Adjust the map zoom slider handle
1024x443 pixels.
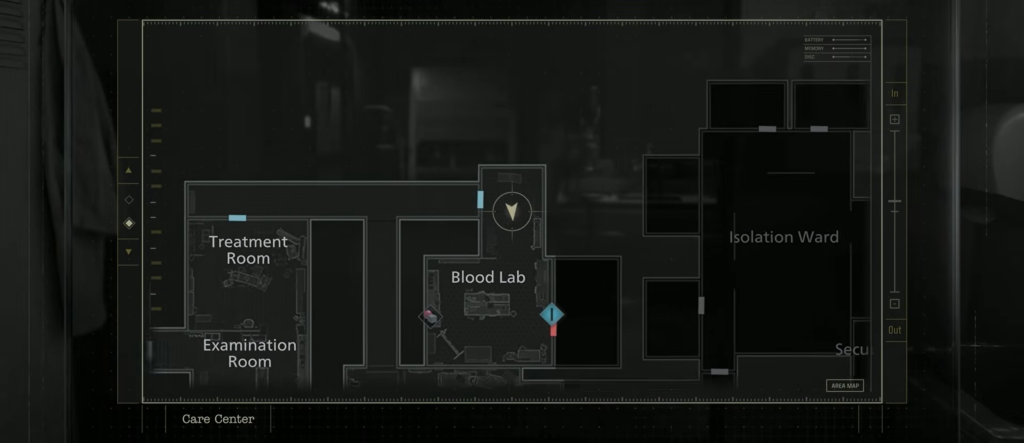[894, 202]
